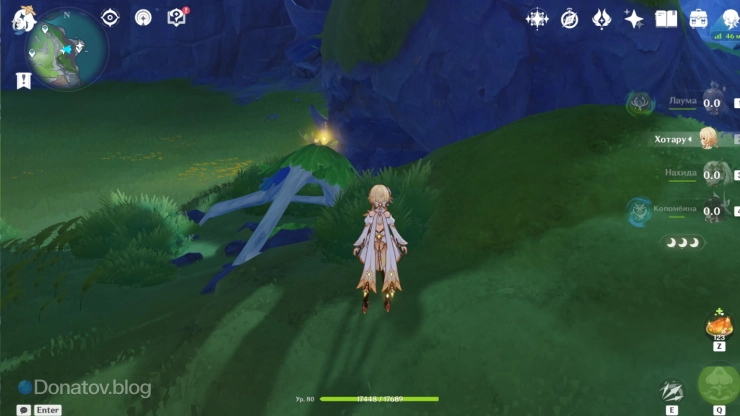The height and width of the screenshot is (416, 740).
Task: Open the wish sparkle star icon
Action: (634, 19)
